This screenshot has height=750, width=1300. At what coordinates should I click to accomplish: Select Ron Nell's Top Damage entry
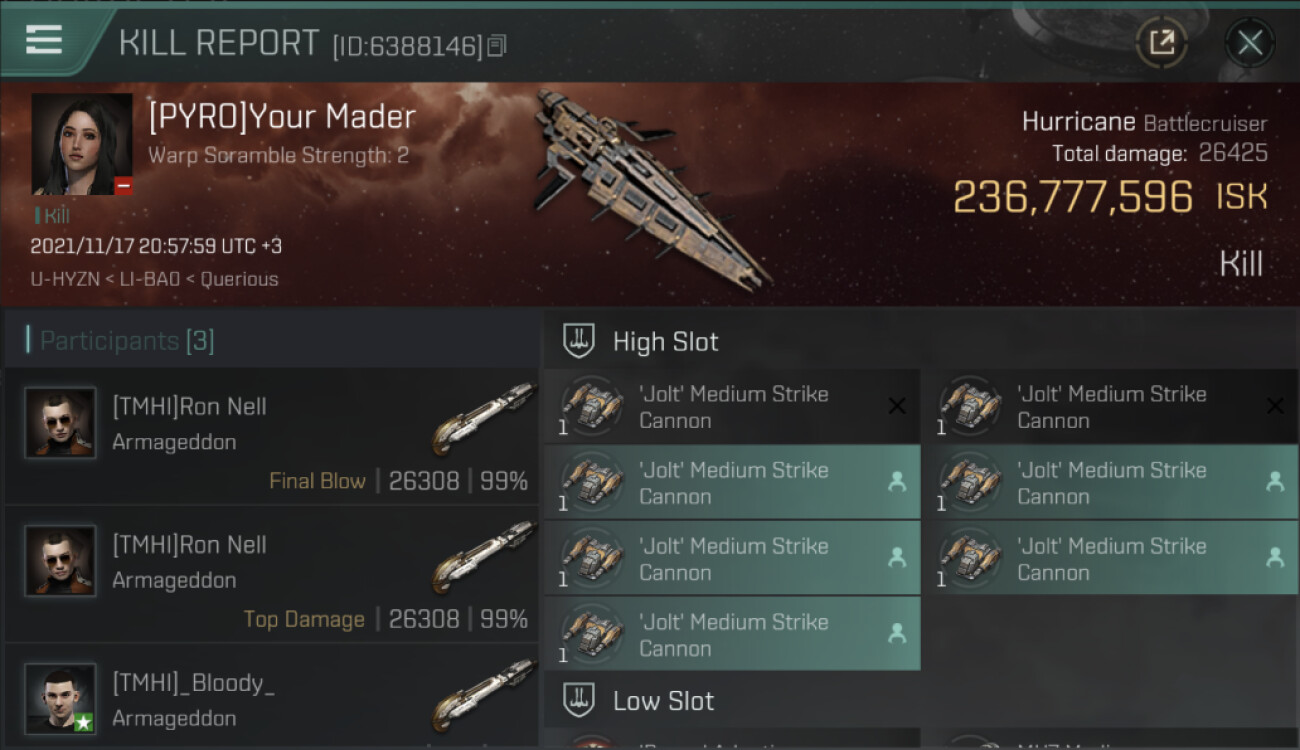click(272, 574)
